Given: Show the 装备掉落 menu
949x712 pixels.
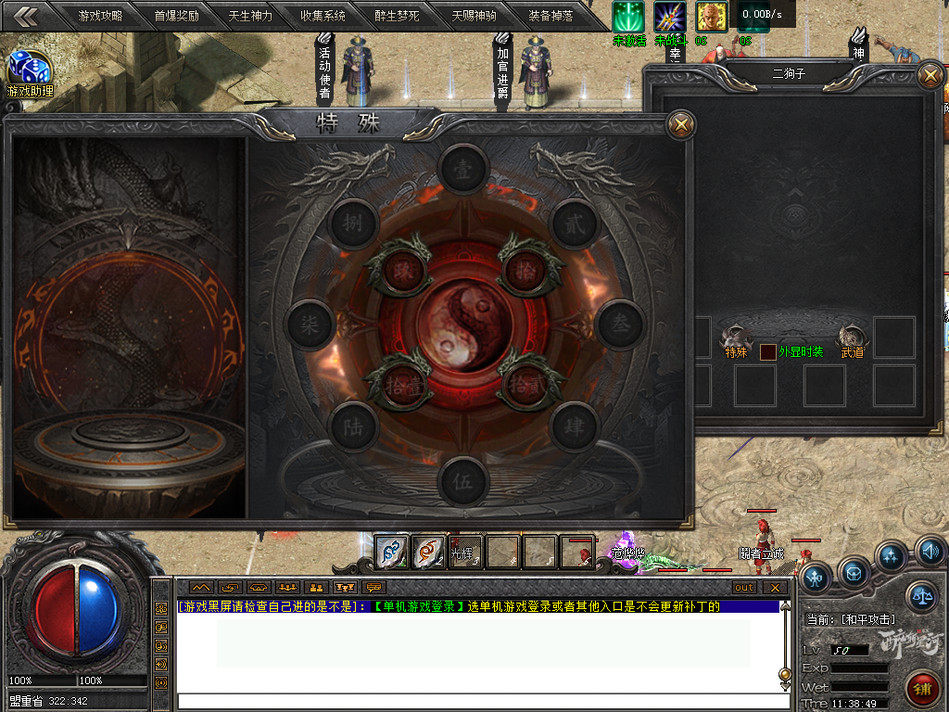Looking at the screenshot, I should tap(551, 16).
